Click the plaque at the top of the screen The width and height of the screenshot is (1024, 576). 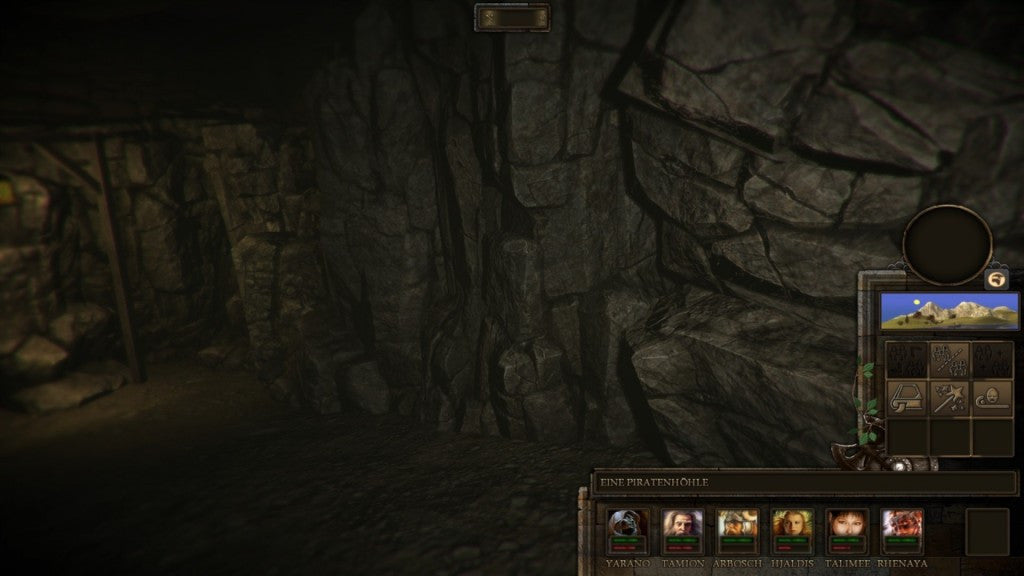tap(512, 17)
